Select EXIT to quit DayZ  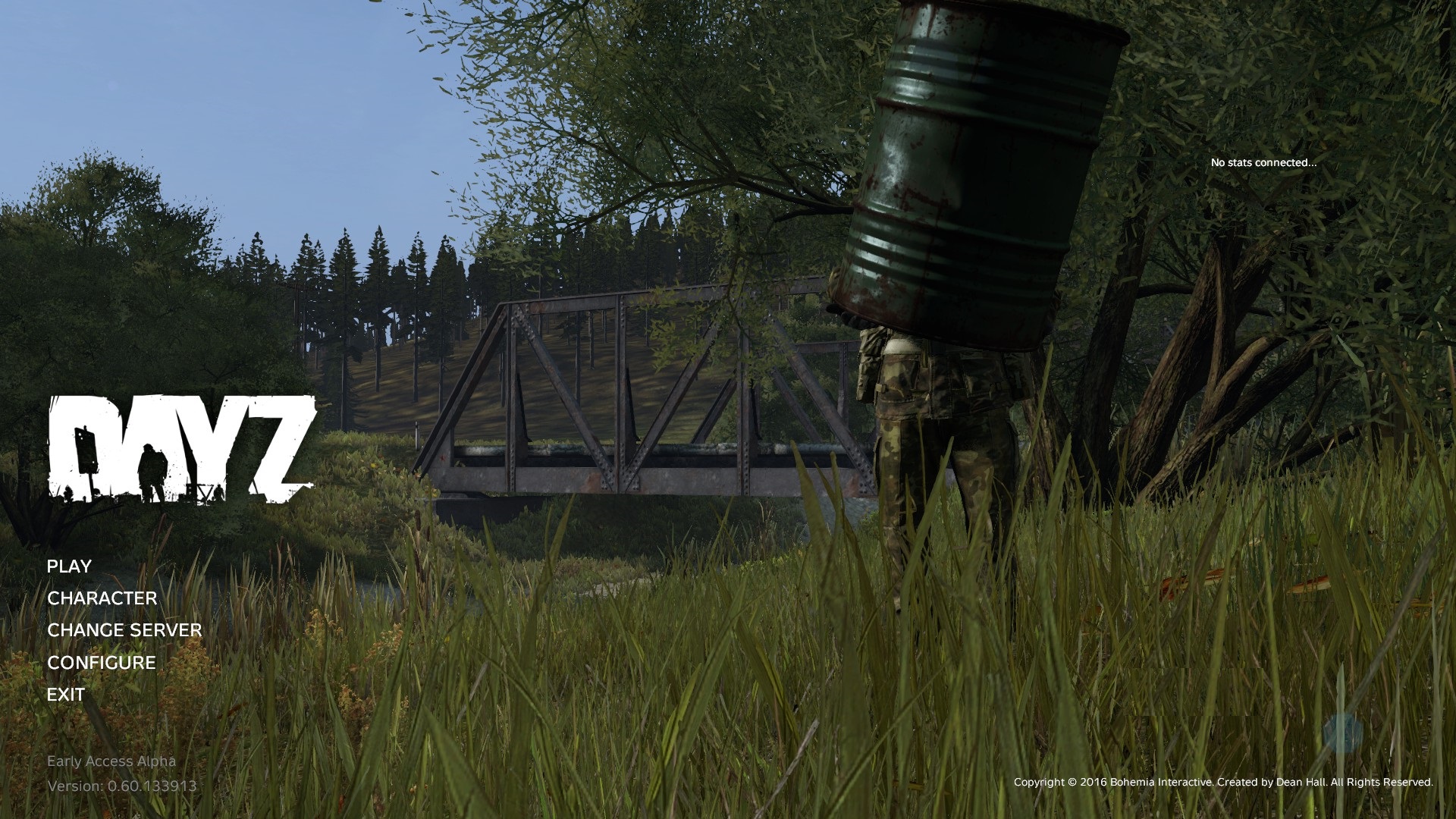[x=66, y=695]
